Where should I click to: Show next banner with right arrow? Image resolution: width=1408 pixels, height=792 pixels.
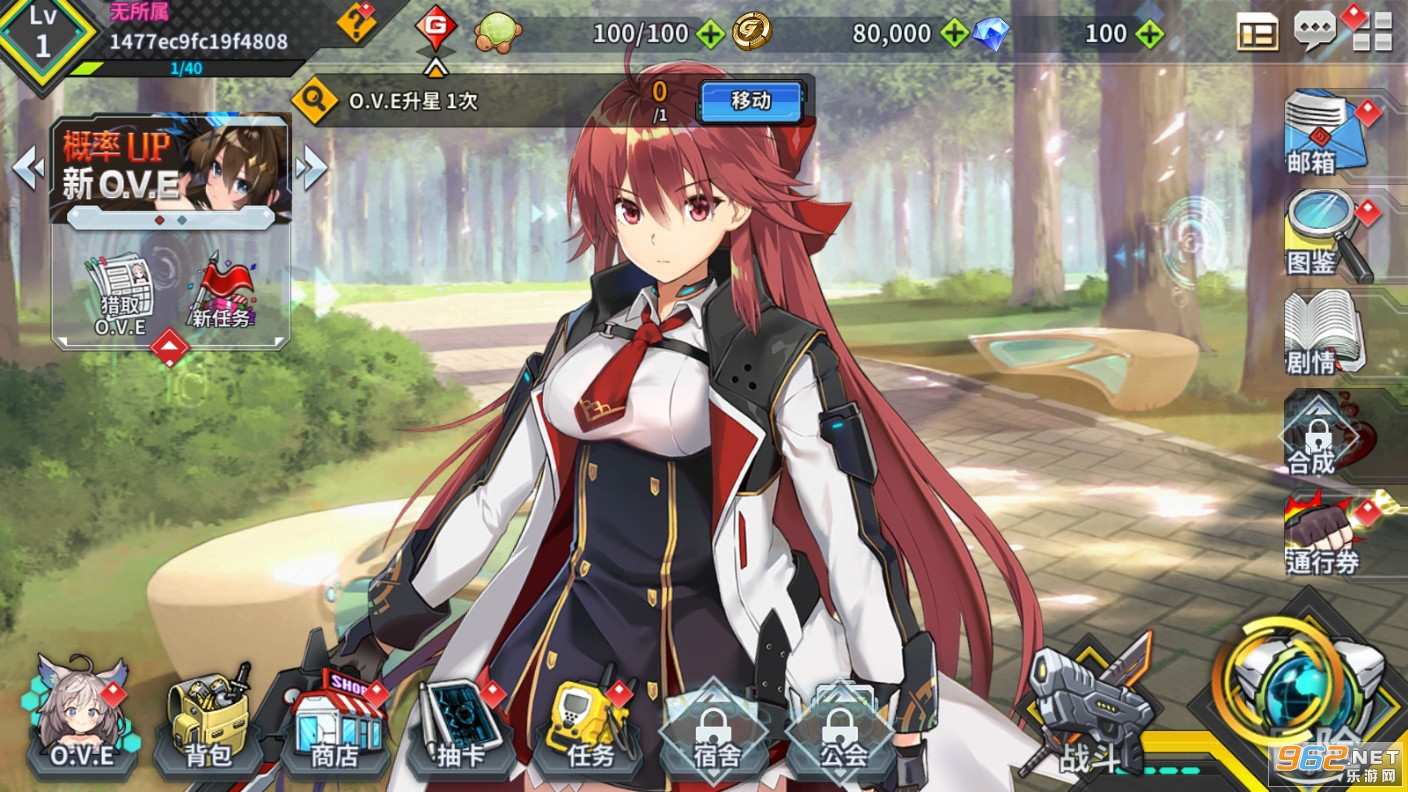[311, 168]
